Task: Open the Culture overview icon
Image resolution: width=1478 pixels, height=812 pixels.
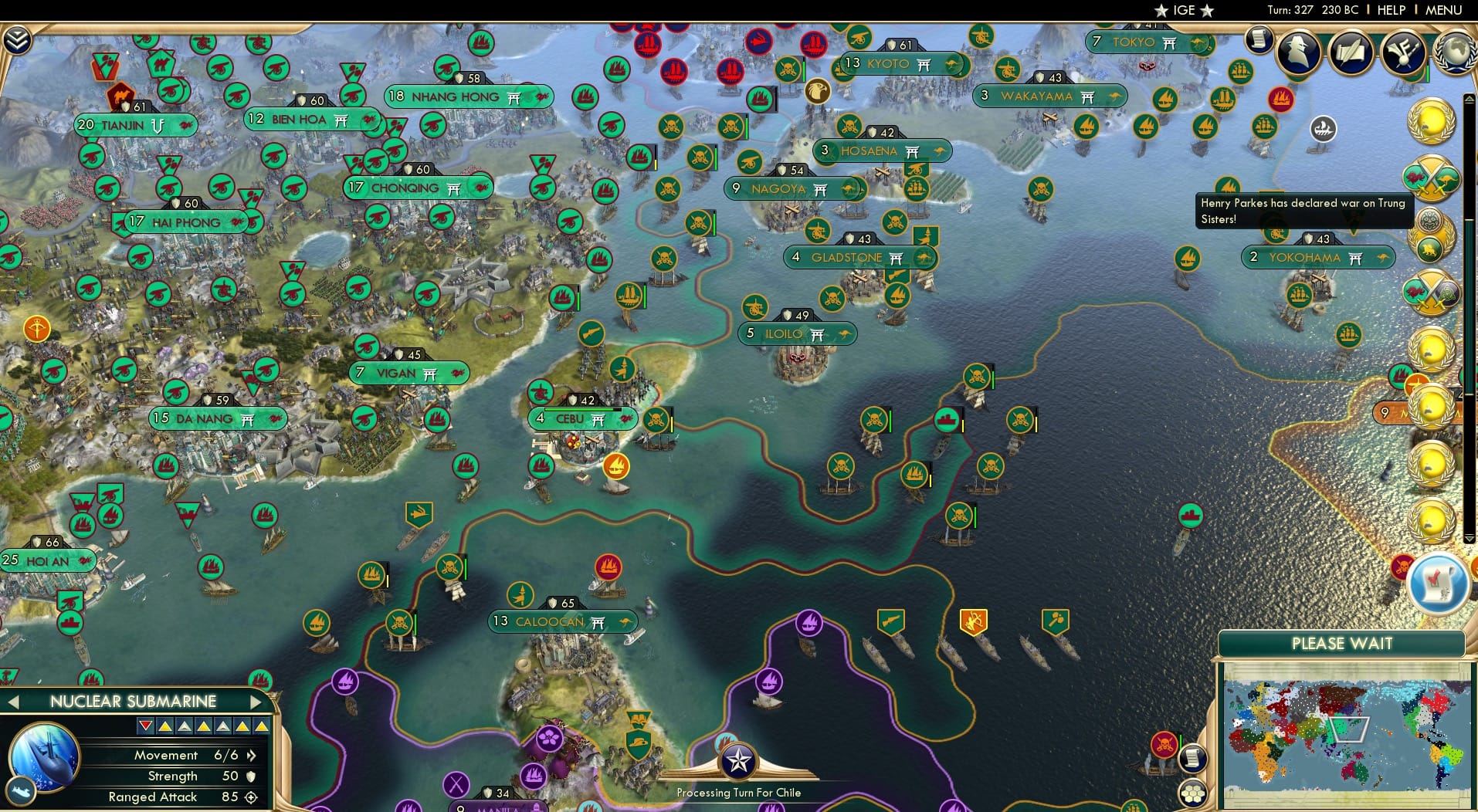Action: coord(1402,51)
